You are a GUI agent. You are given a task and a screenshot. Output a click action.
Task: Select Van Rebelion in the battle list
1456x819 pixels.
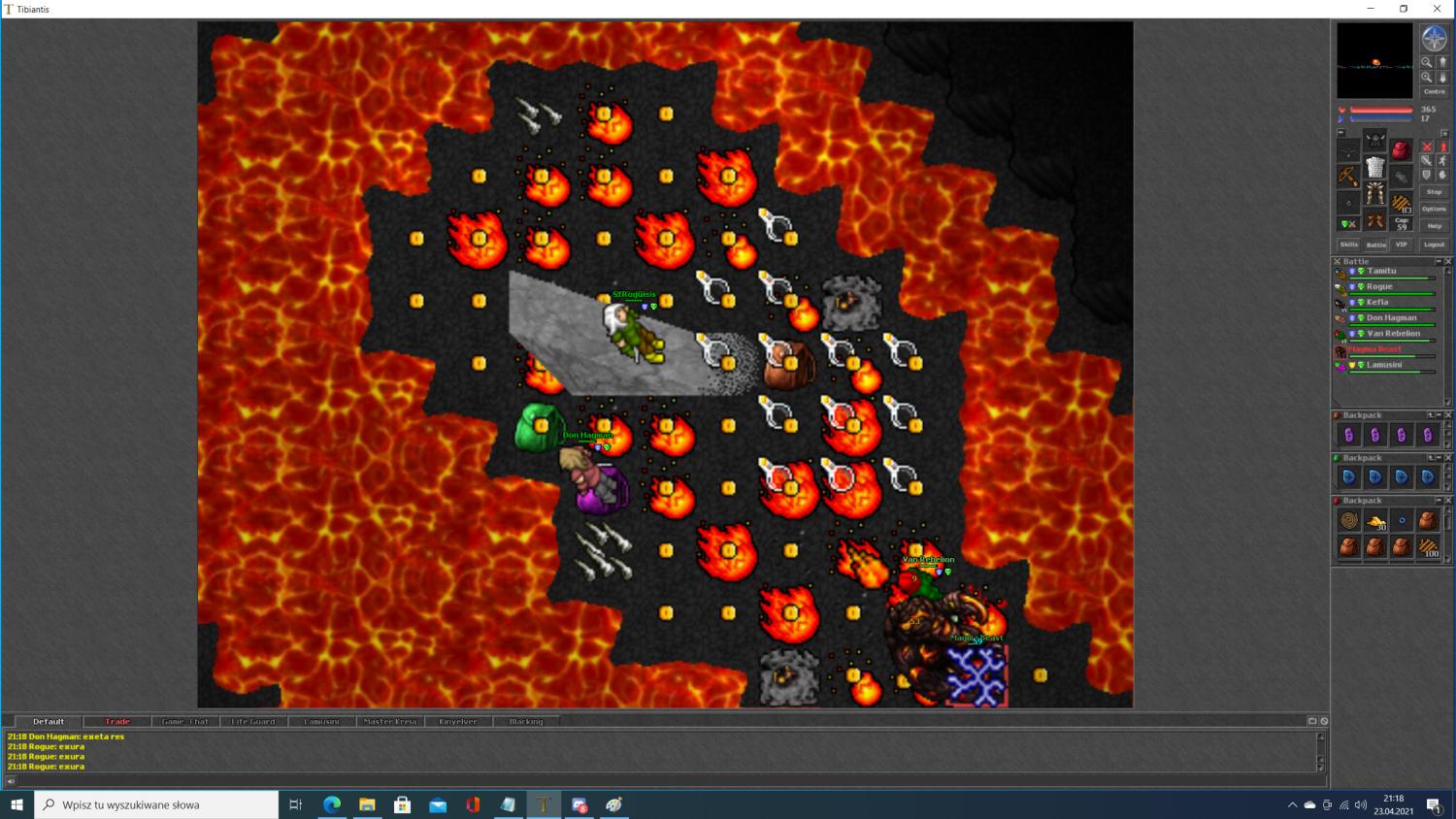coord(1393,334)
